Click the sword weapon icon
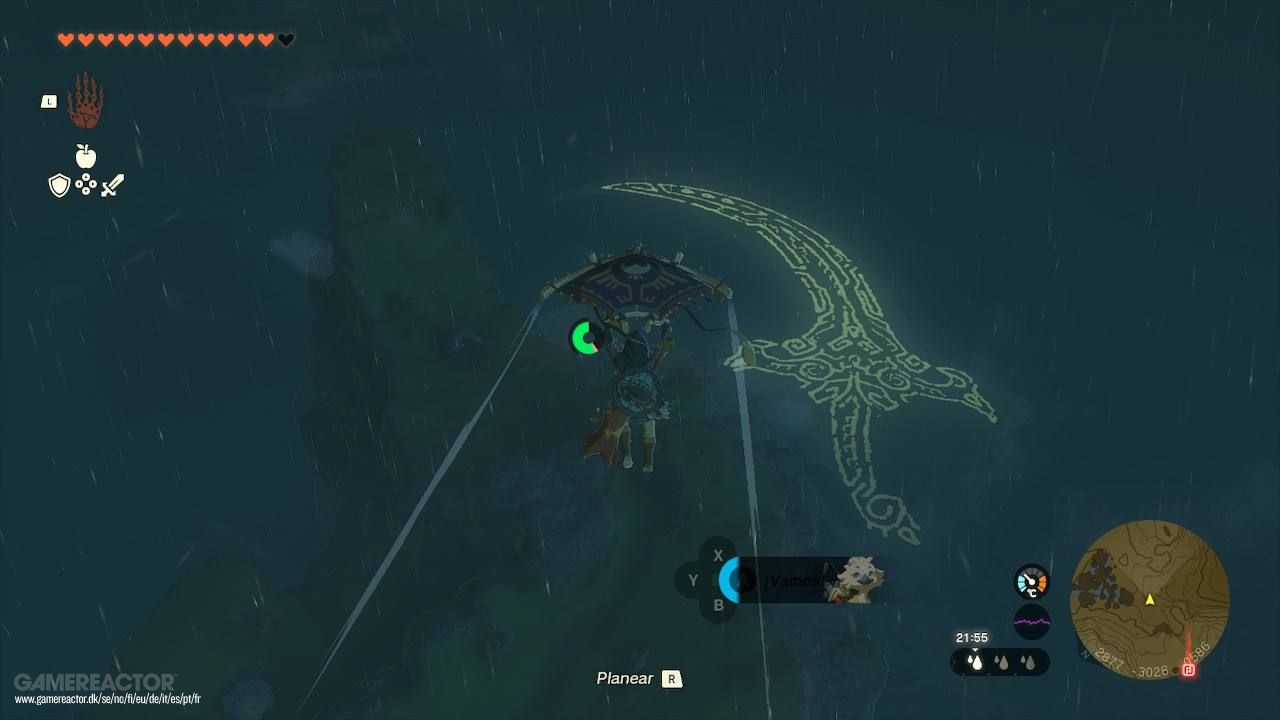 click(x=111, y=182)
